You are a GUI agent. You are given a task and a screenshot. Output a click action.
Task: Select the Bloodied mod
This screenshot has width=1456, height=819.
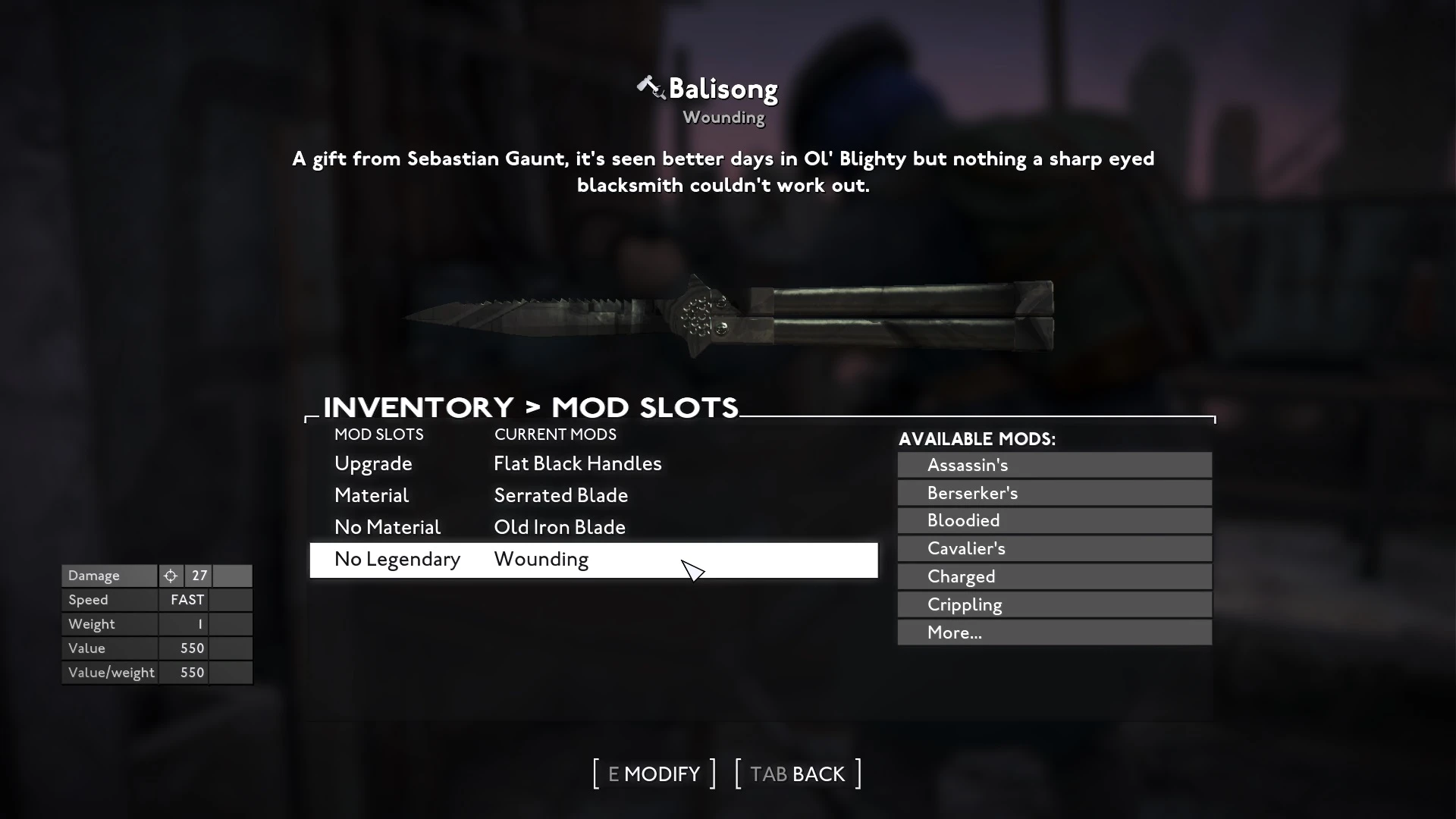1054,521
